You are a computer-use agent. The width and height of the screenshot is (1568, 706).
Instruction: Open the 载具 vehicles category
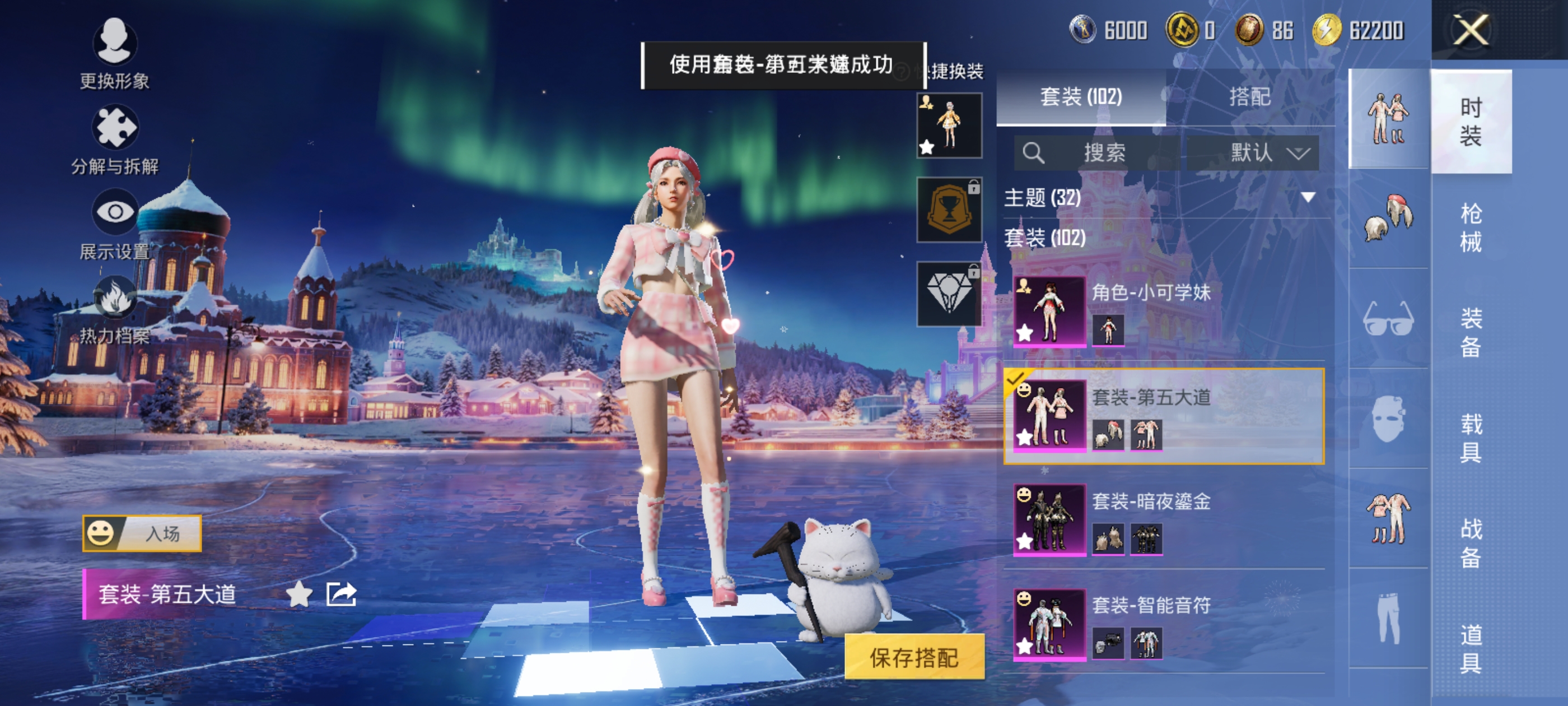(x=1471, y=438)
